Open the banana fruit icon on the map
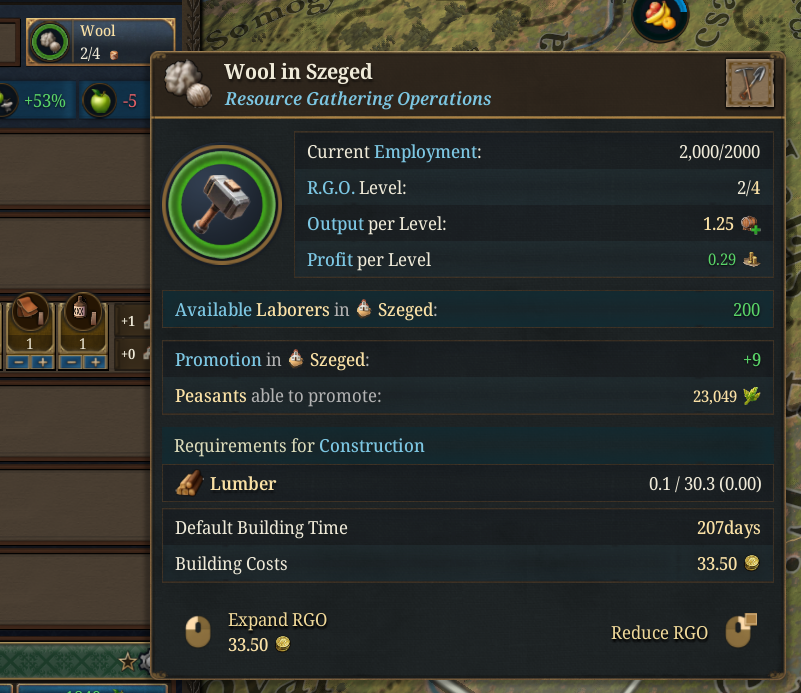This screenshot has height=693, width=801. [x=659, y=14]
